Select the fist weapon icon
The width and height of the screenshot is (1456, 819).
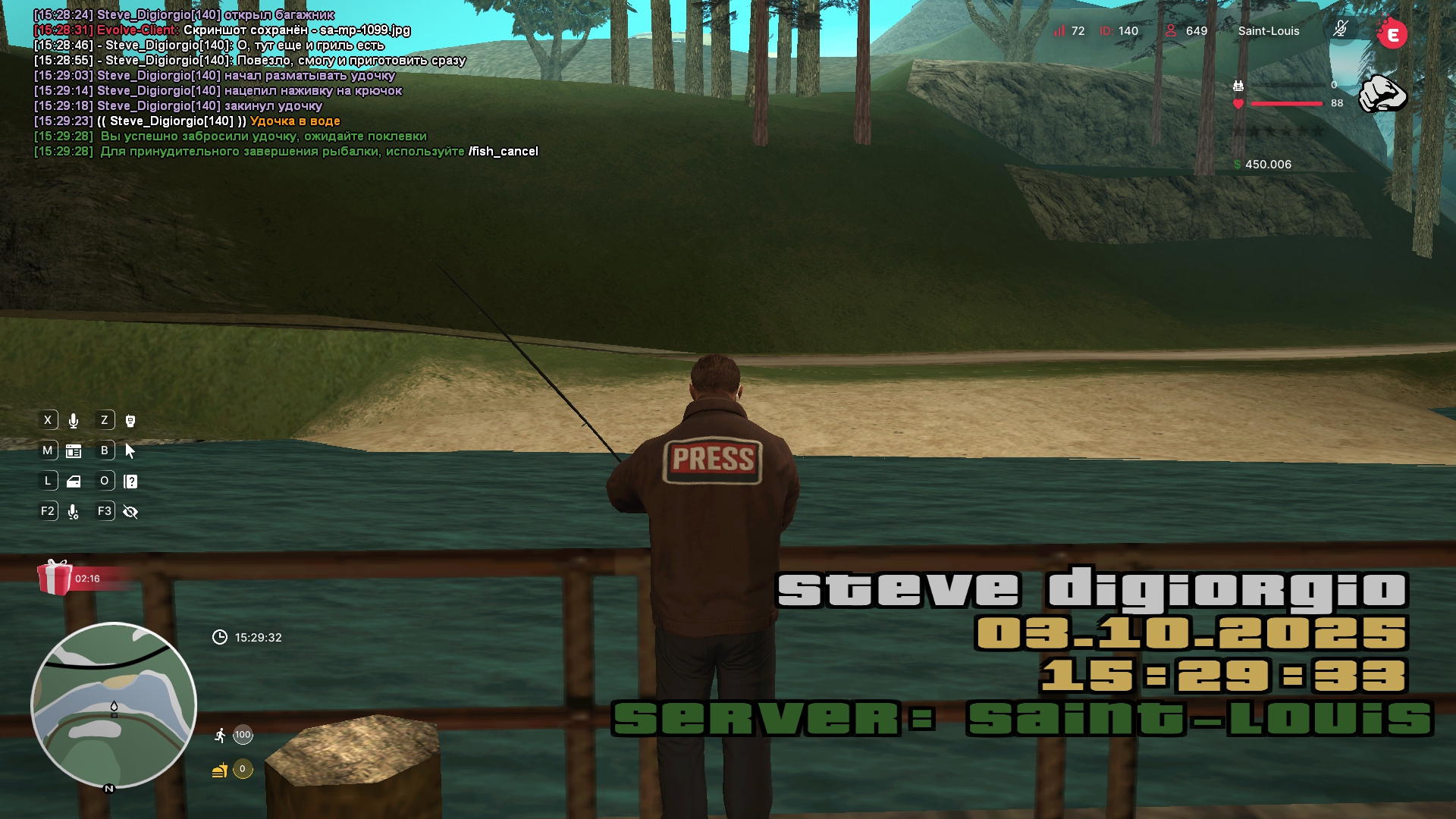coord(1382,94)
